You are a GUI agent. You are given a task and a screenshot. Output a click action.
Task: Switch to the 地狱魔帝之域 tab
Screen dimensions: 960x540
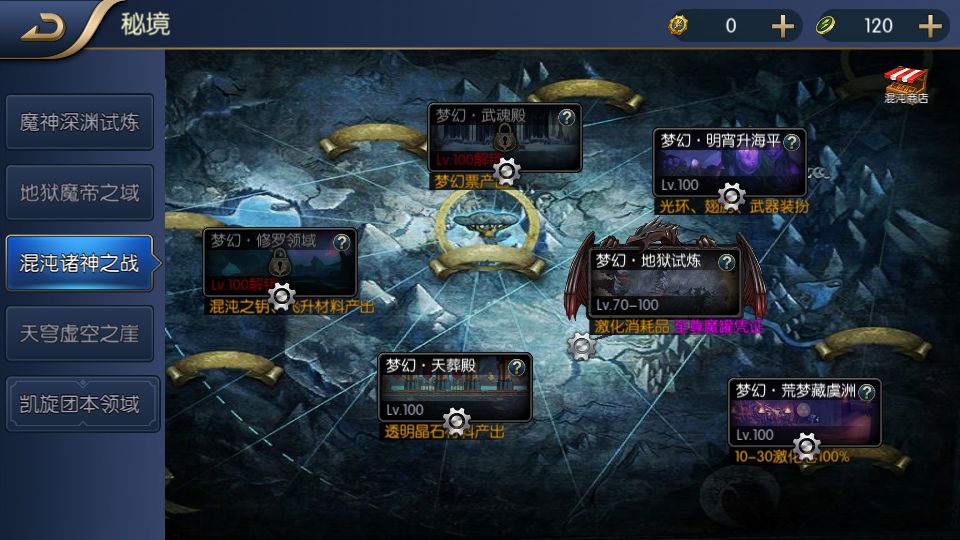(x=80, y=192)
